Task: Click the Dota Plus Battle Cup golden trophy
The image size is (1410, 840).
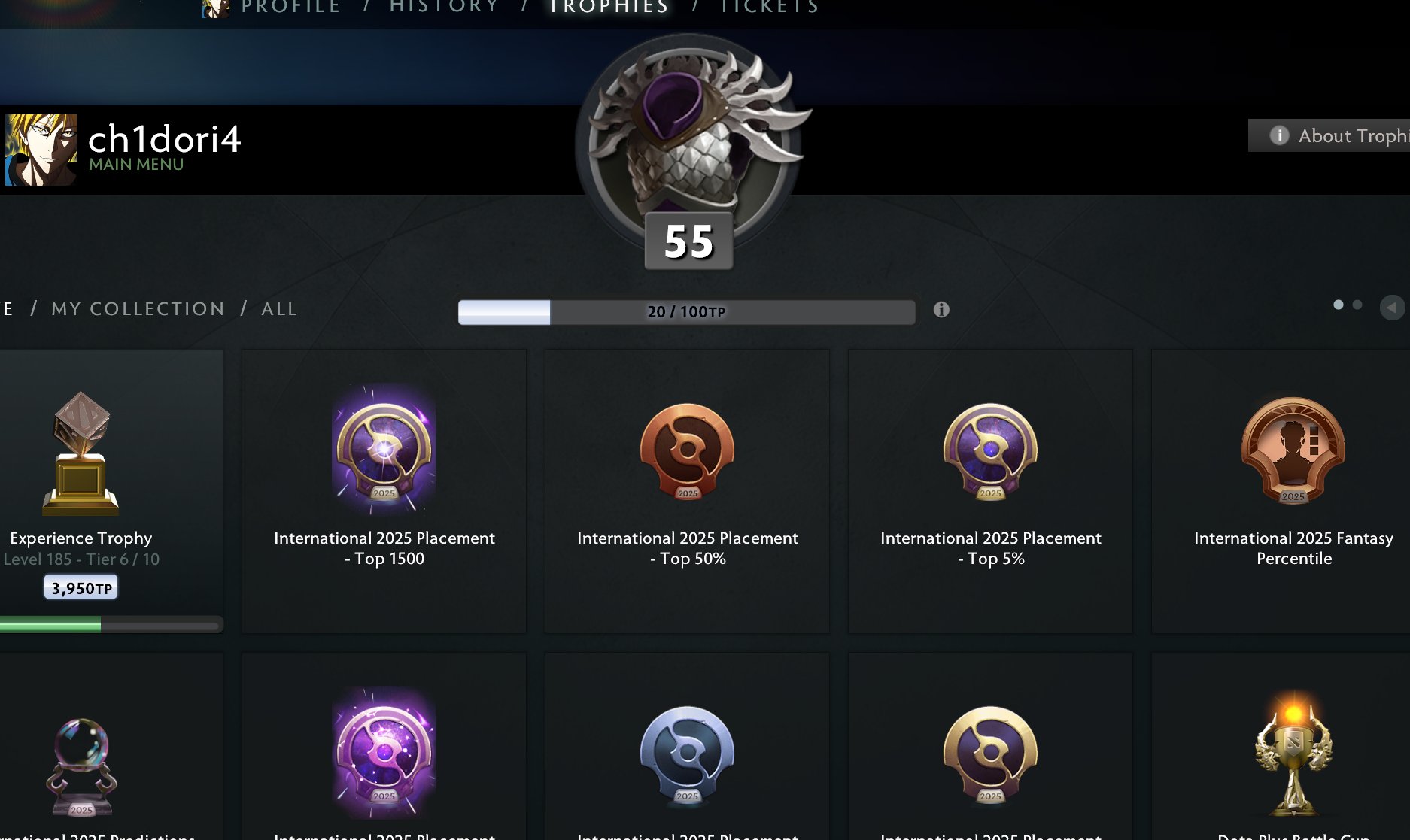Action: click(x=1293, y=752)
